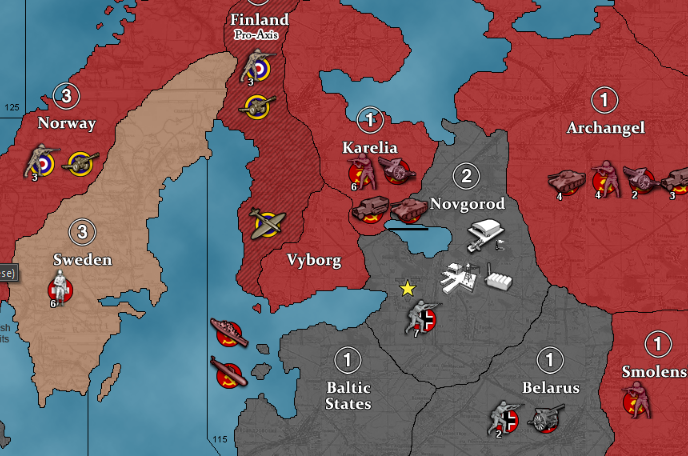Click the Baltic States territory label

coord(347,395)
